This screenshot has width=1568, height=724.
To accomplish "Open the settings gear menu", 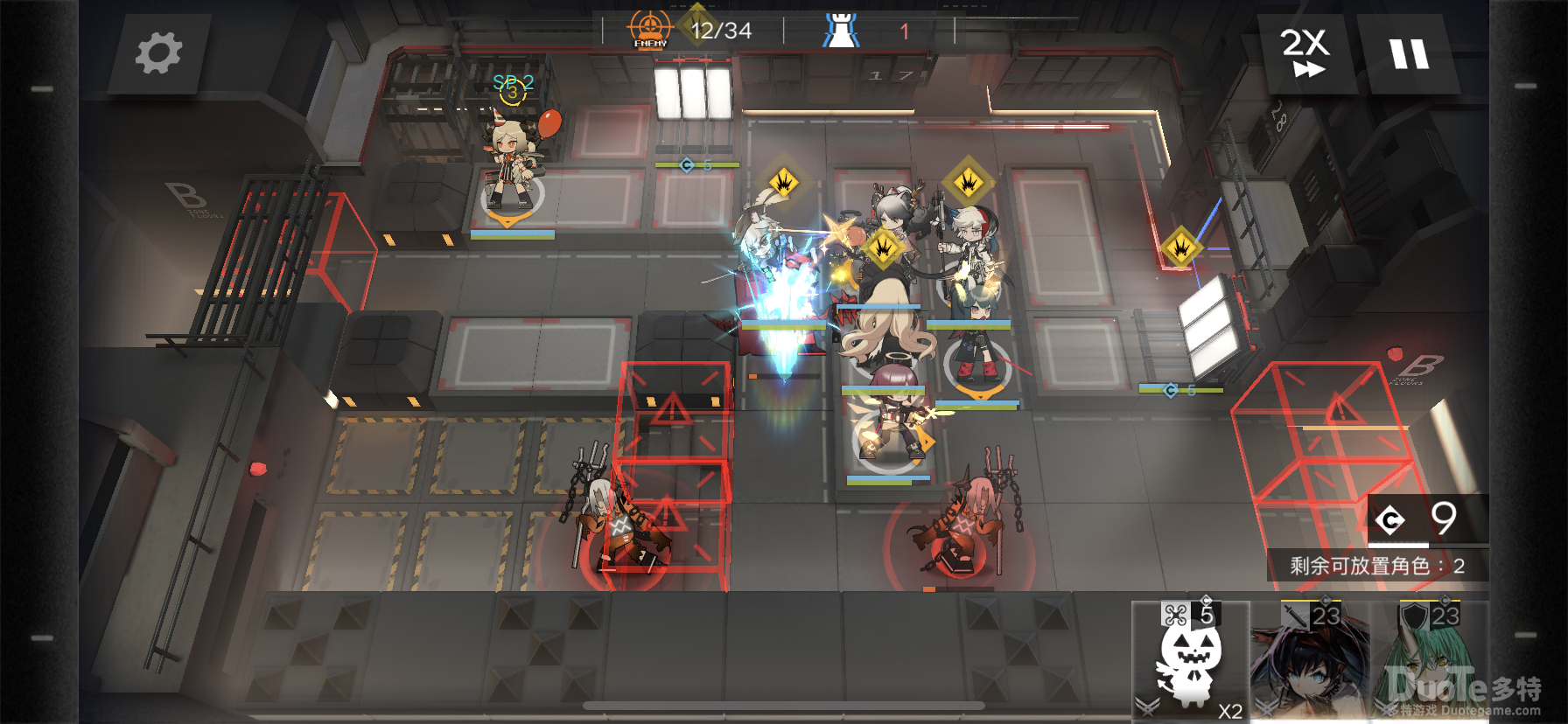I will coord(158,53).
